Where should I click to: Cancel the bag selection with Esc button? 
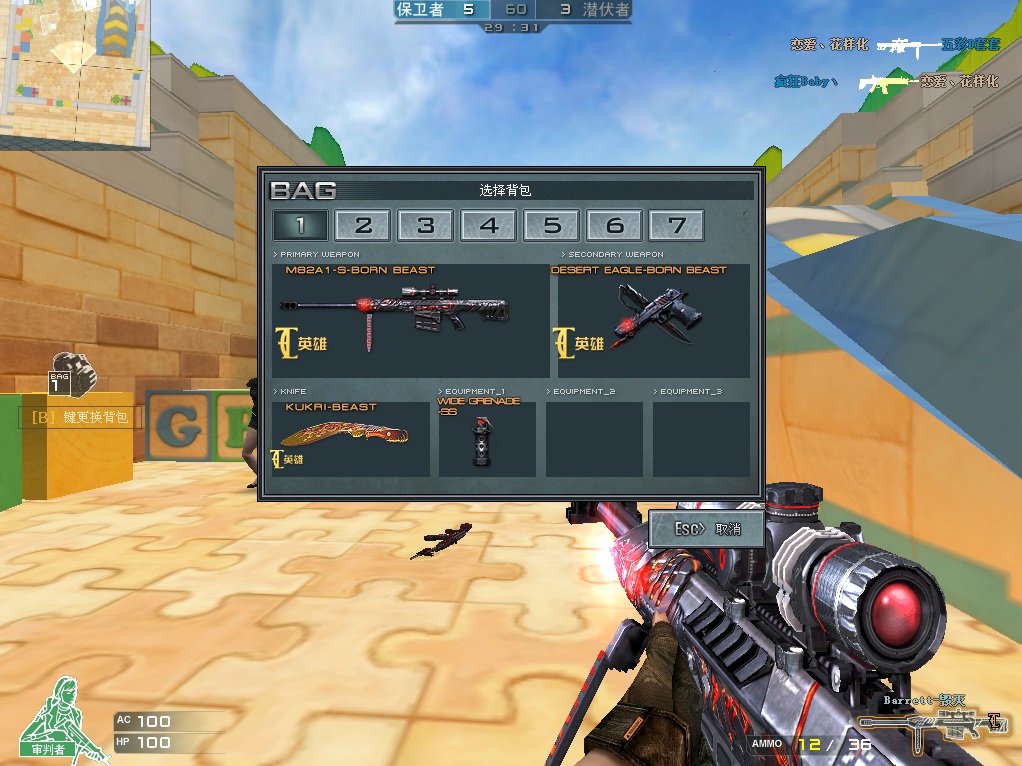point(706,529)
